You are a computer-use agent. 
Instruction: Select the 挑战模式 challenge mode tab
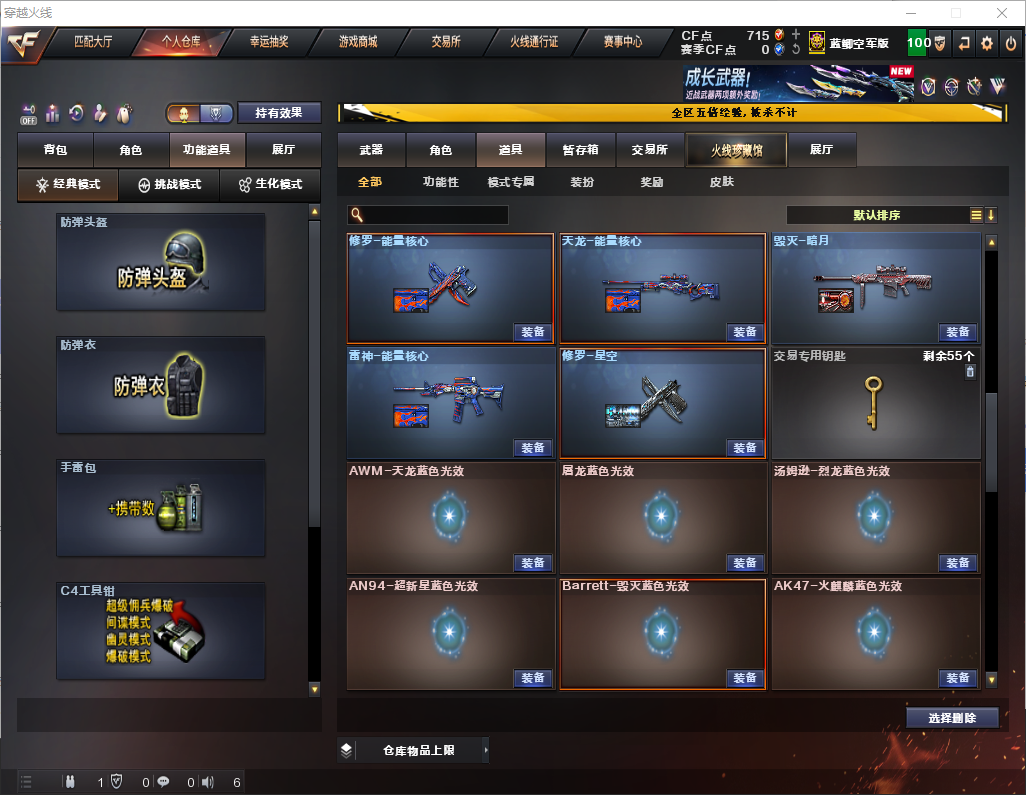[x=169, y=185]
